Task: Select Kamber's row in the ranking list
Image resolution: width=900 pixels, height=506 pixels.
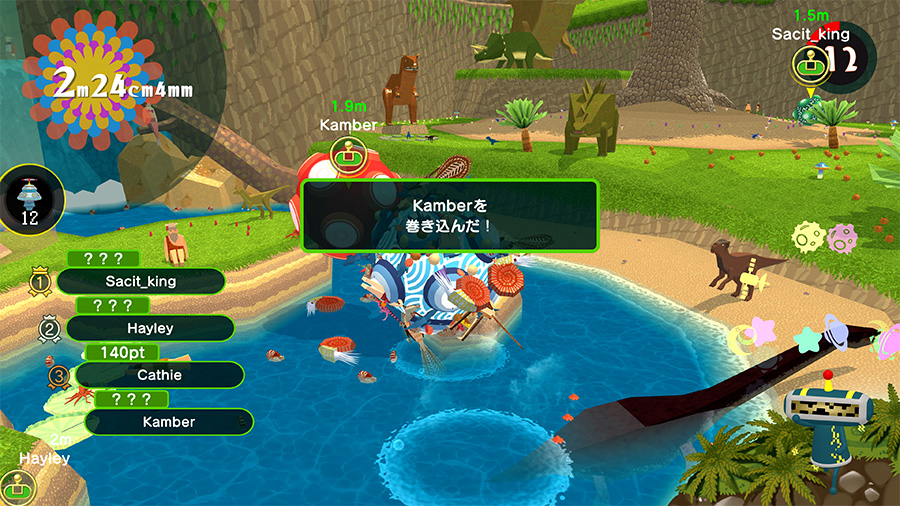Action: pos(168,422)
